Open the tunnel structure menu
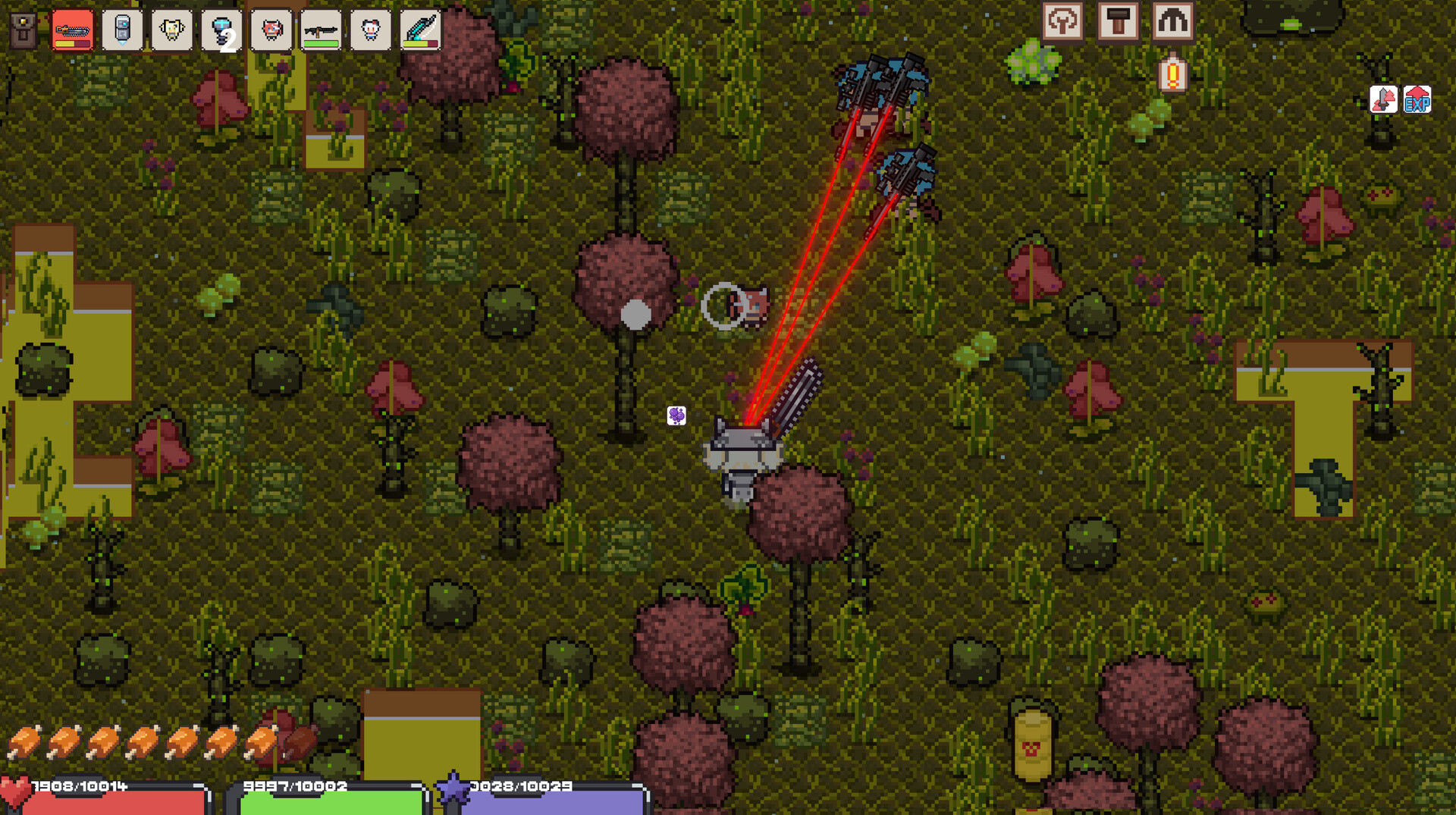 coord(1174,21)
